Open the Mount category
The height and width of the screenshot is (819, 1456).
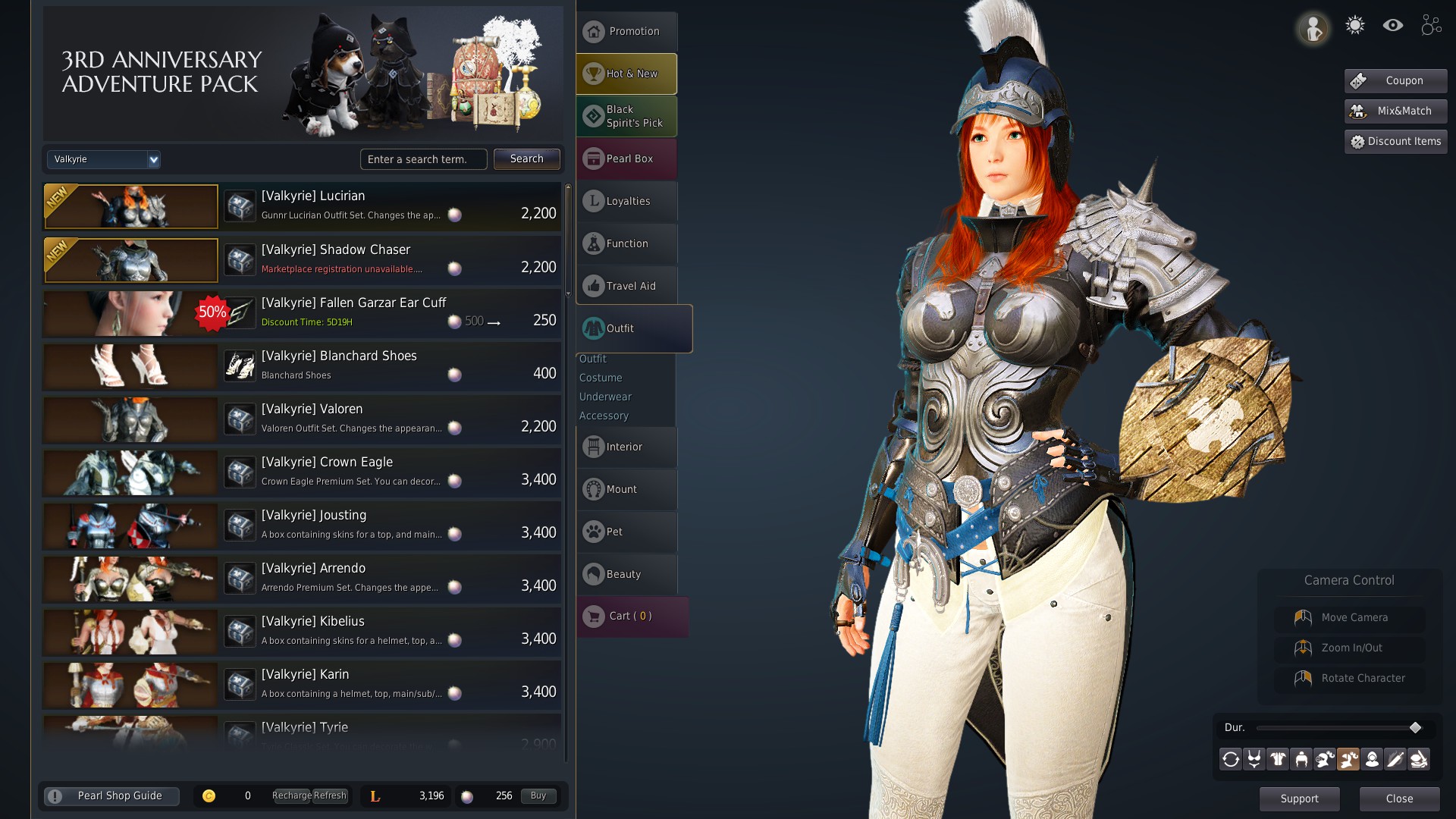(x=626, y=489)
